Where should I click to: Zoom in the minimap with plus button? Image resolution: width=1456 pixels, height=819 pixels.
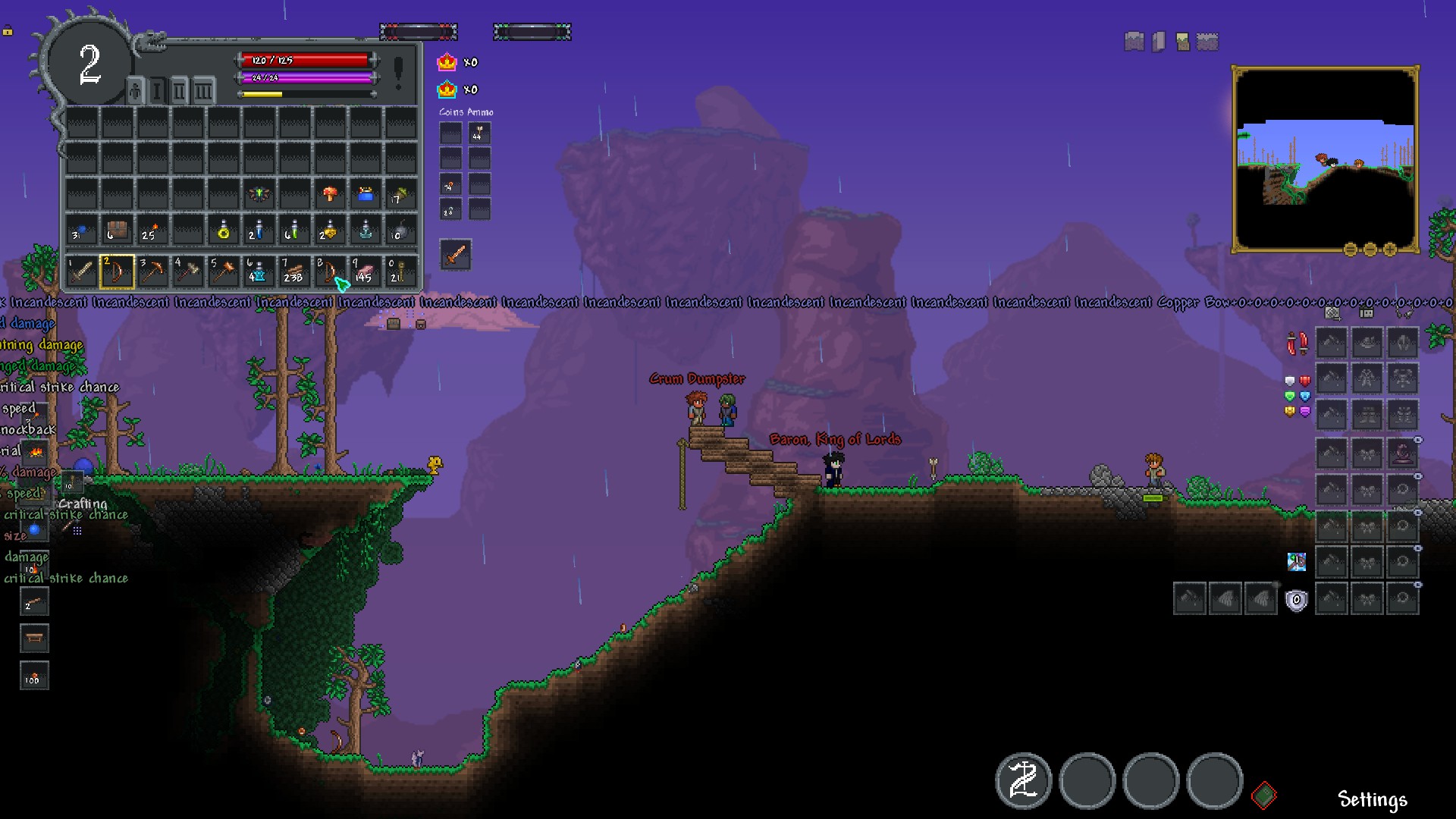1390,249
